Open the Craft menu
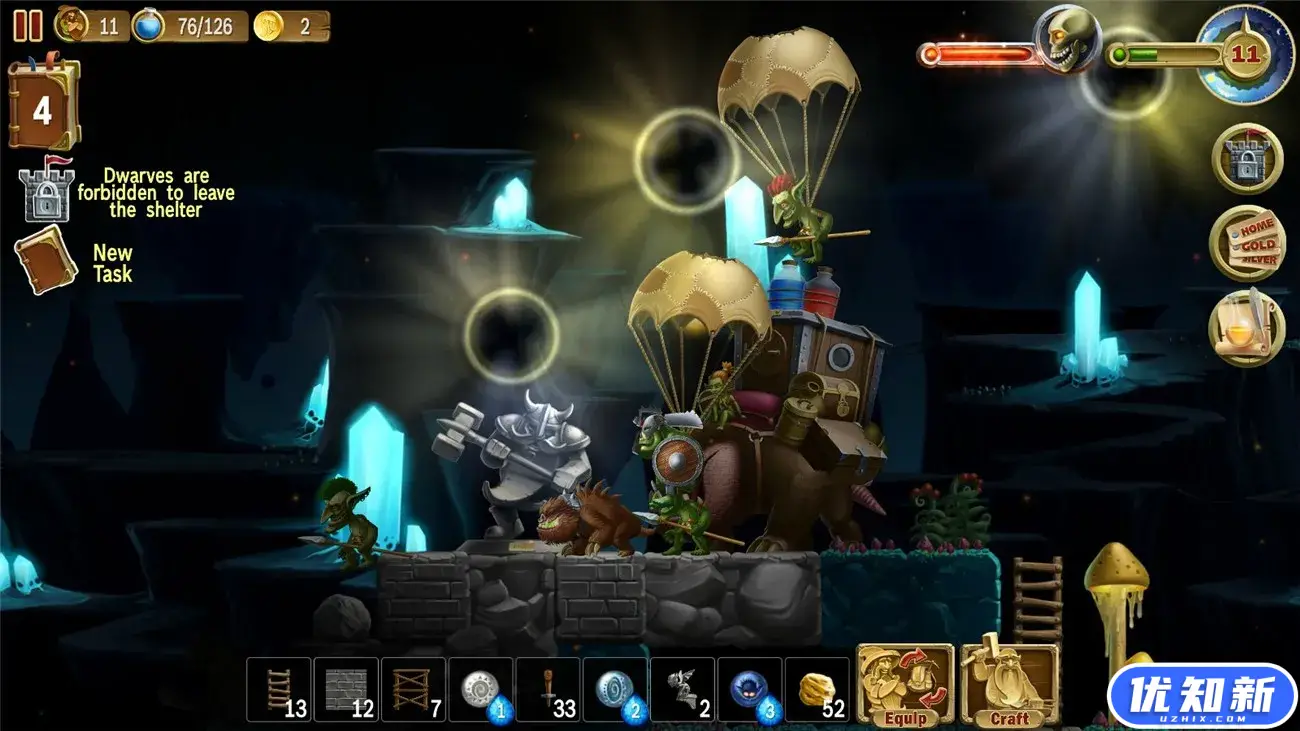 pyautogui.click(x=1009, y=685)
